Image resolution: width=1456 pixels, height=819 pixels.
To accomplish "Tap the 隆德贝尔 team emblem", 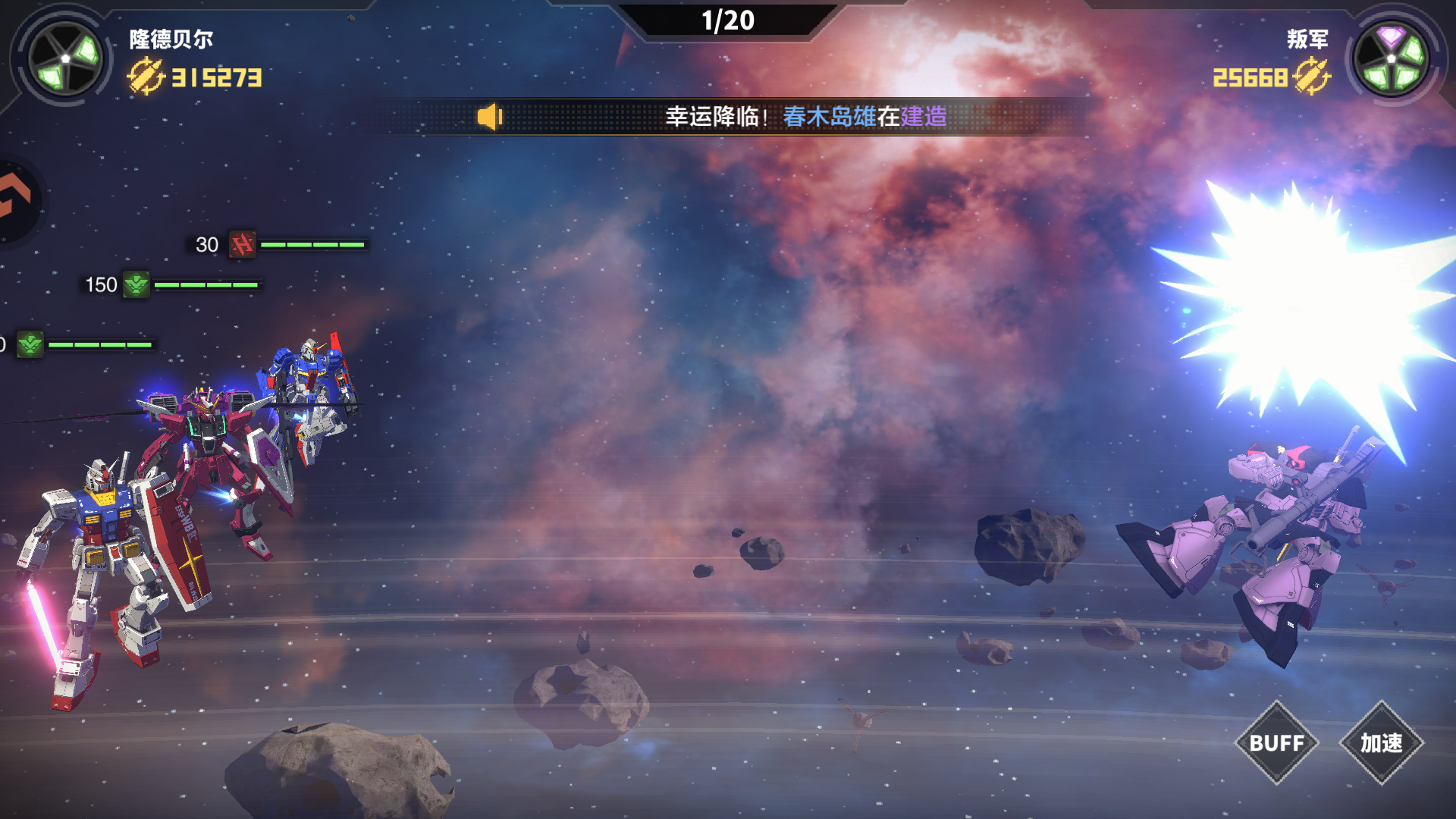I will (x=65, y=58).
